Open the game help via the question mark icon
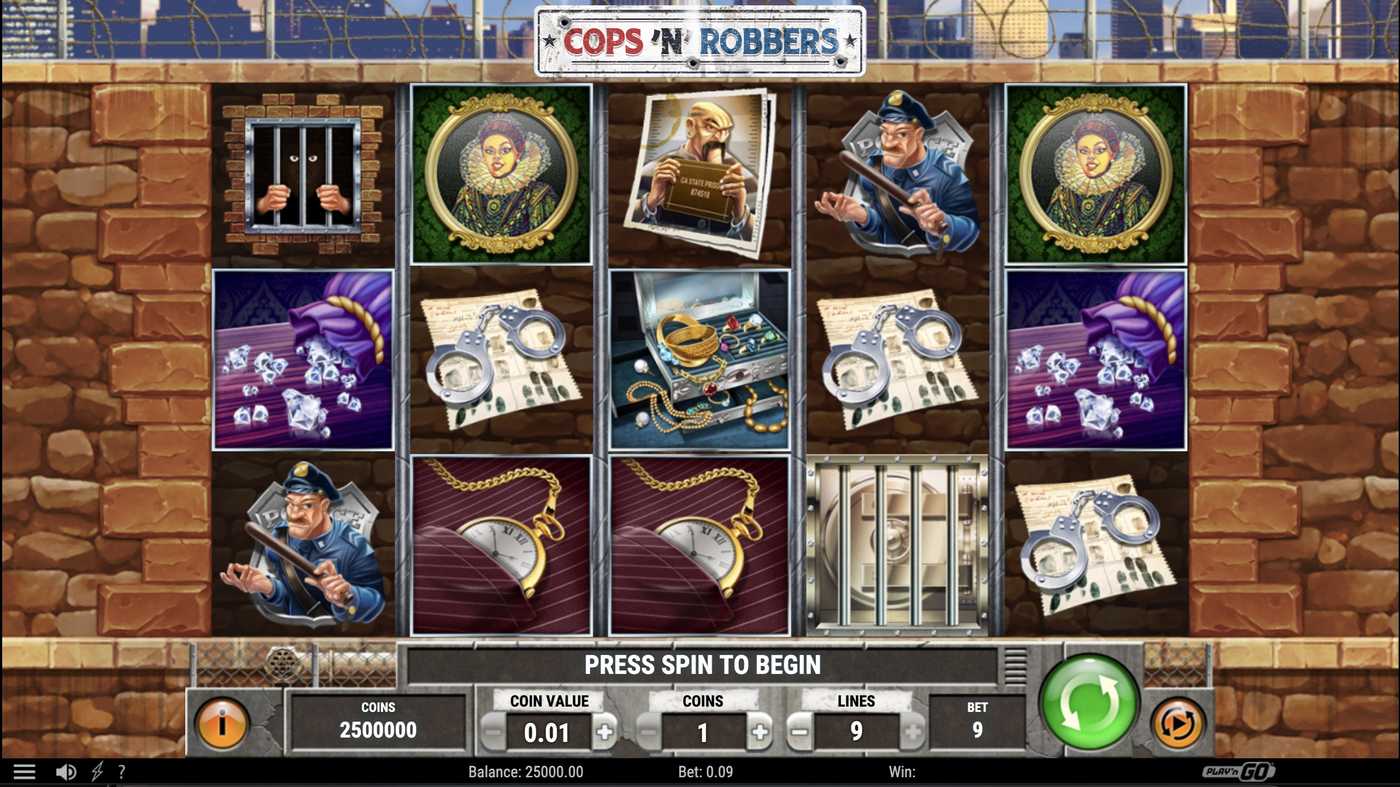 coord(121,770)
